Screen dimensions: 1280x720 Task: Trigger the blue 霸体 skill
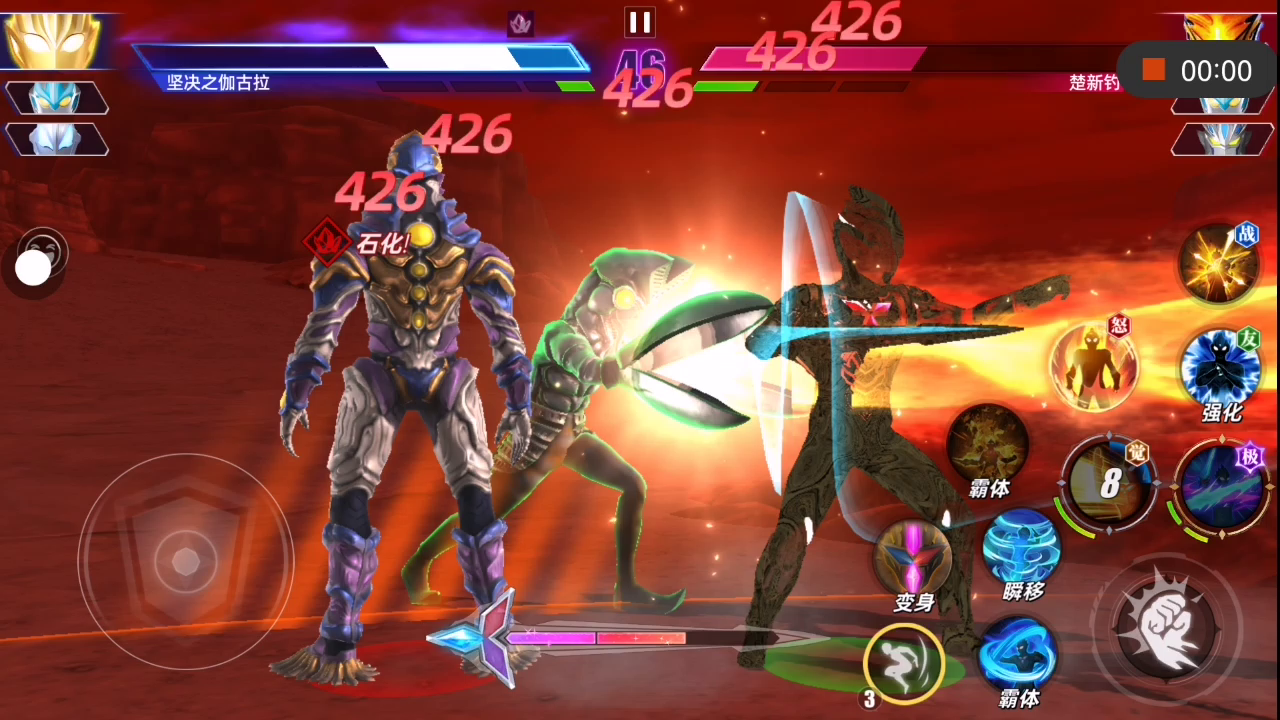pos(1018,653)
